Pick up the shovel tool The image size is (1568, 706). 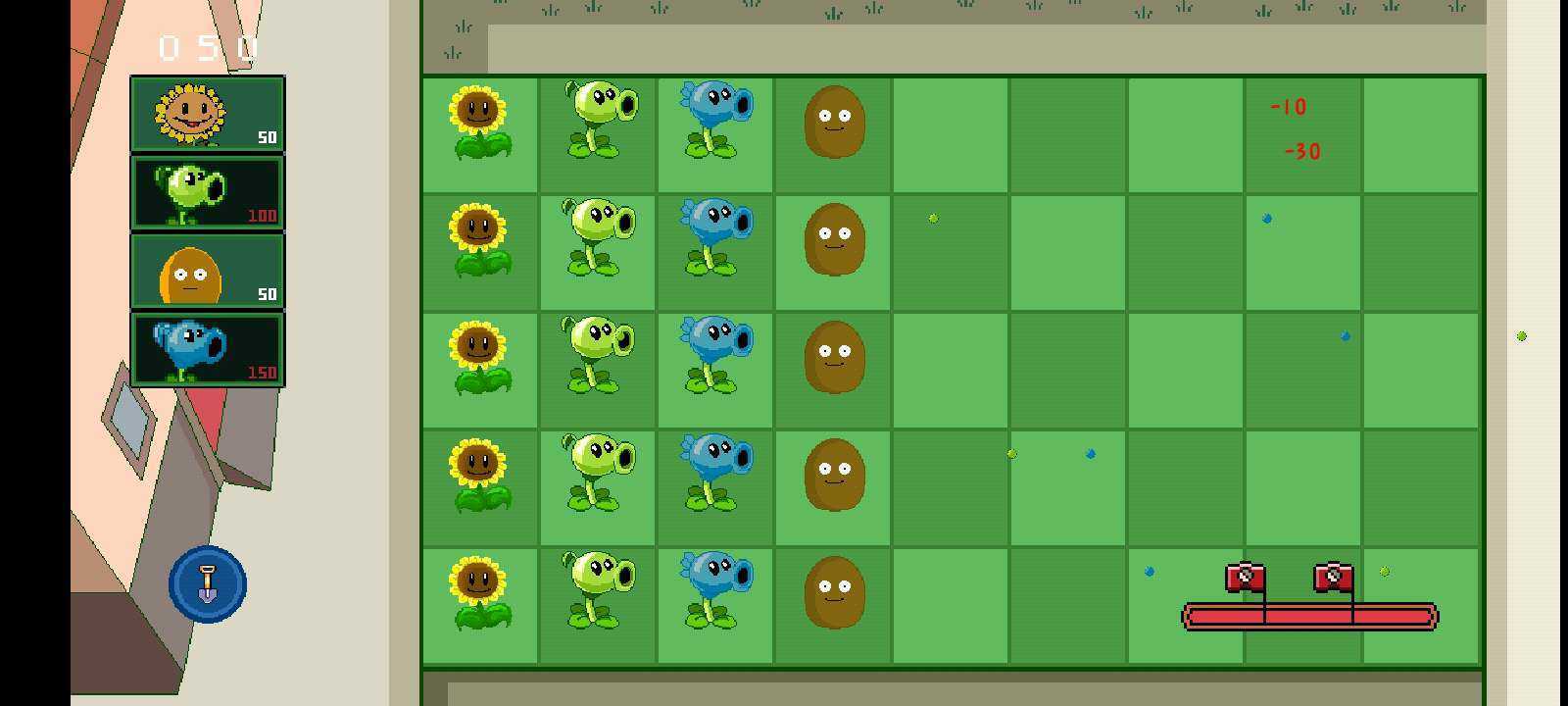point(207,583)
